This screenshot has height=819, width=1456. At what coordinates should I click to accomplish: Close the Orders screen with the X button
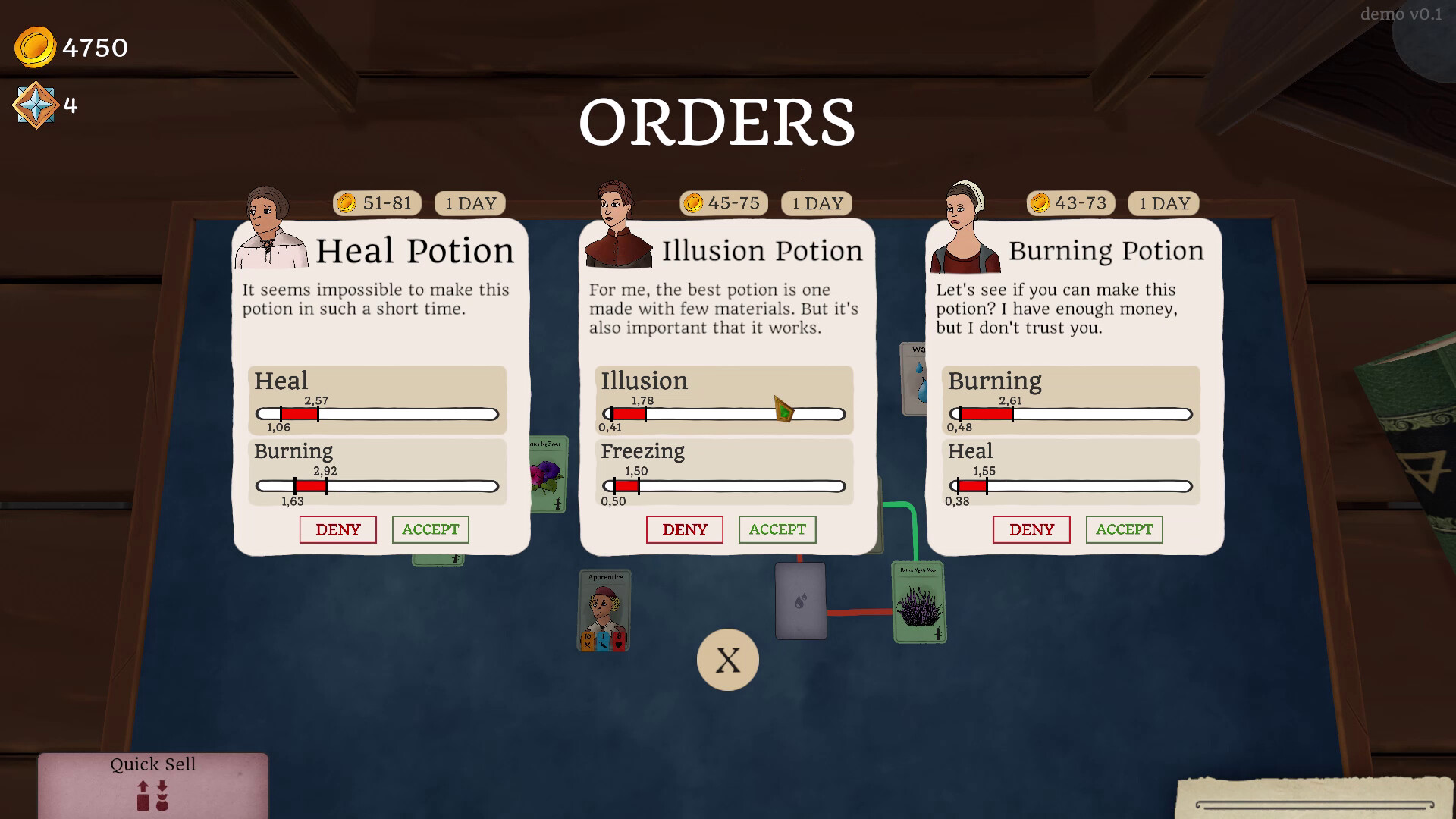click(727, 659)
